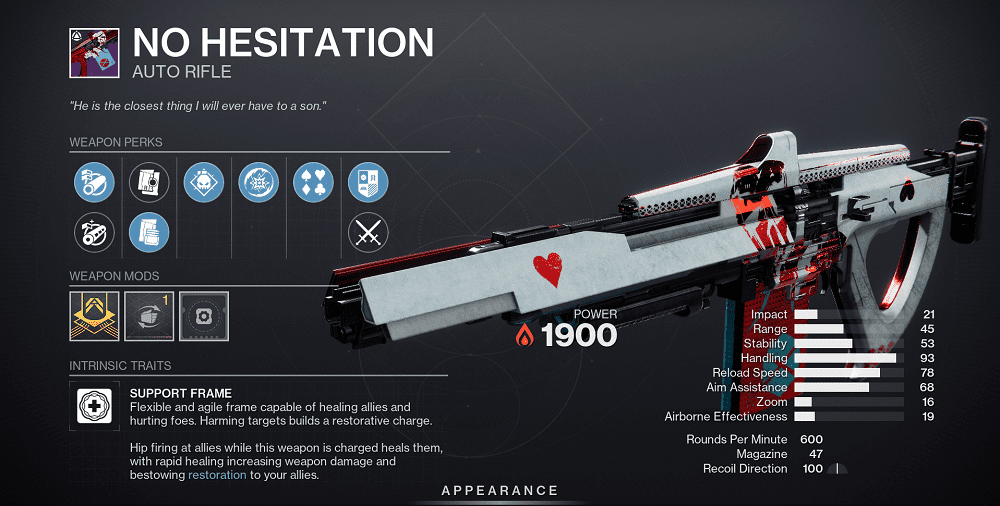View the Support Frame intrinsic trait icon

pos(93,404)
